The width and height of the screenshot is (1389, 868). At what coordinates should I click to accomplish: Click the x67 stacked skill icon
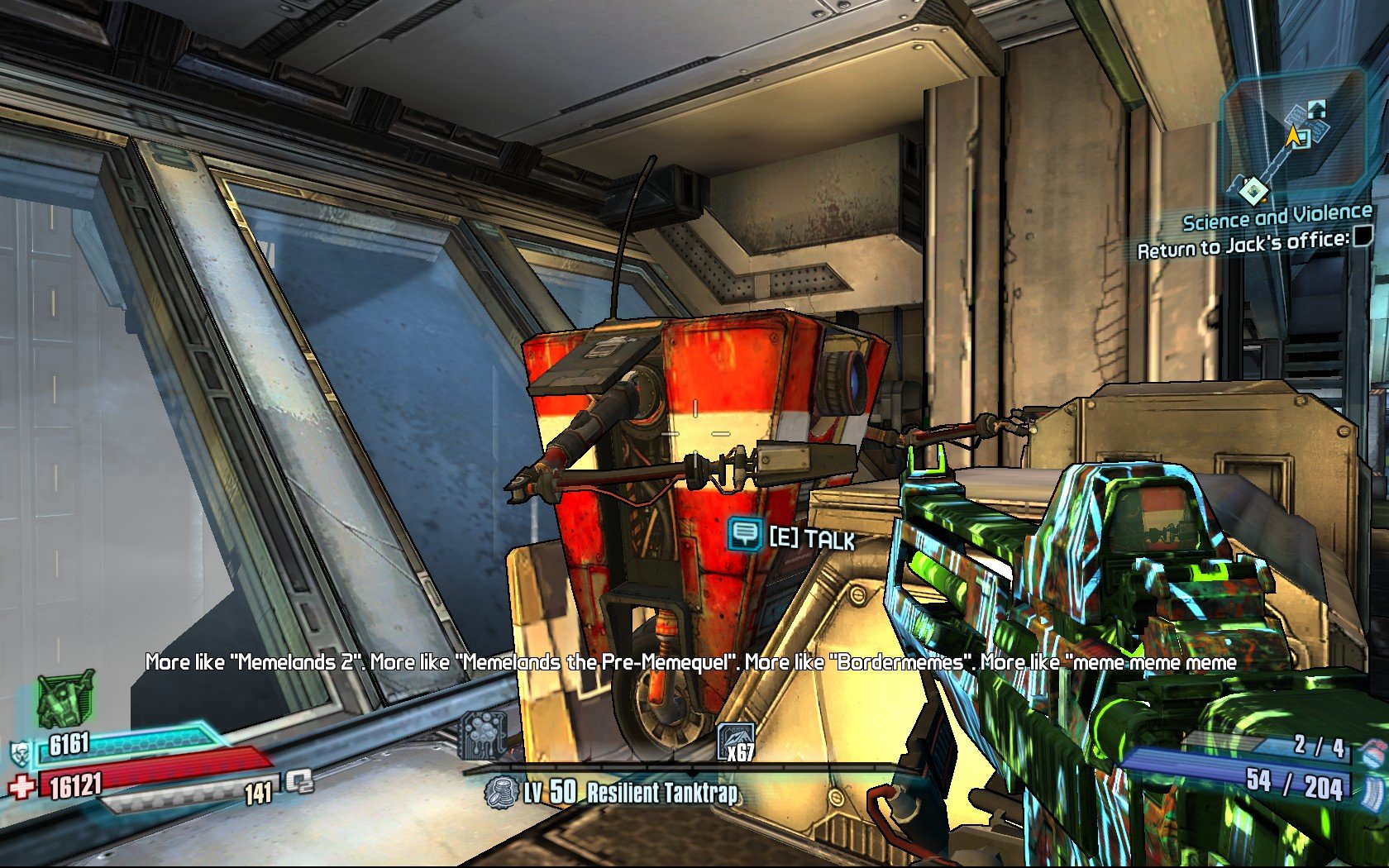[x=735, y=740]
